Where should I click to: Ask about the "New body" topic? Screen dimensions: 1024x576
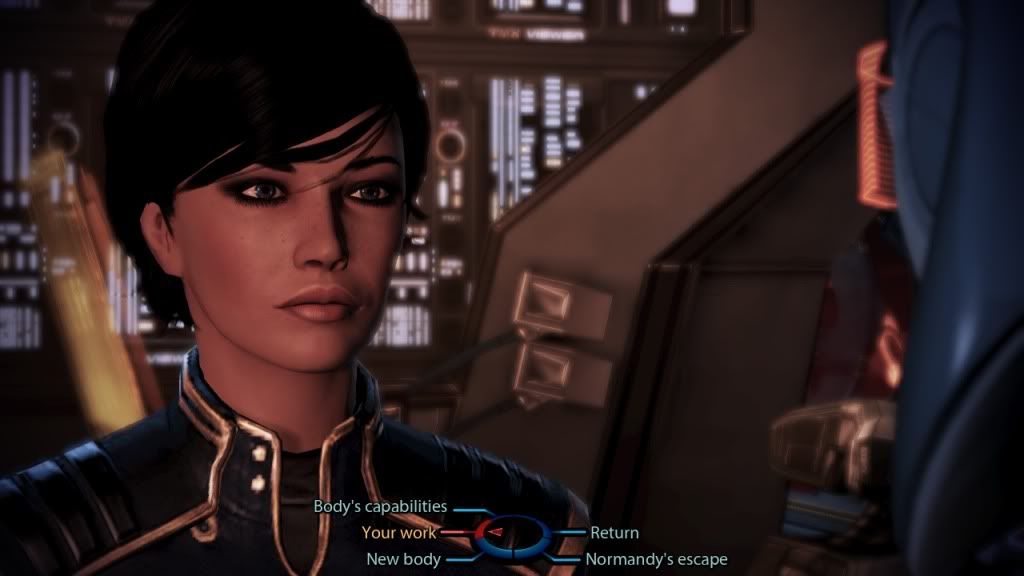pyautogui.click(x=403, y=559)
